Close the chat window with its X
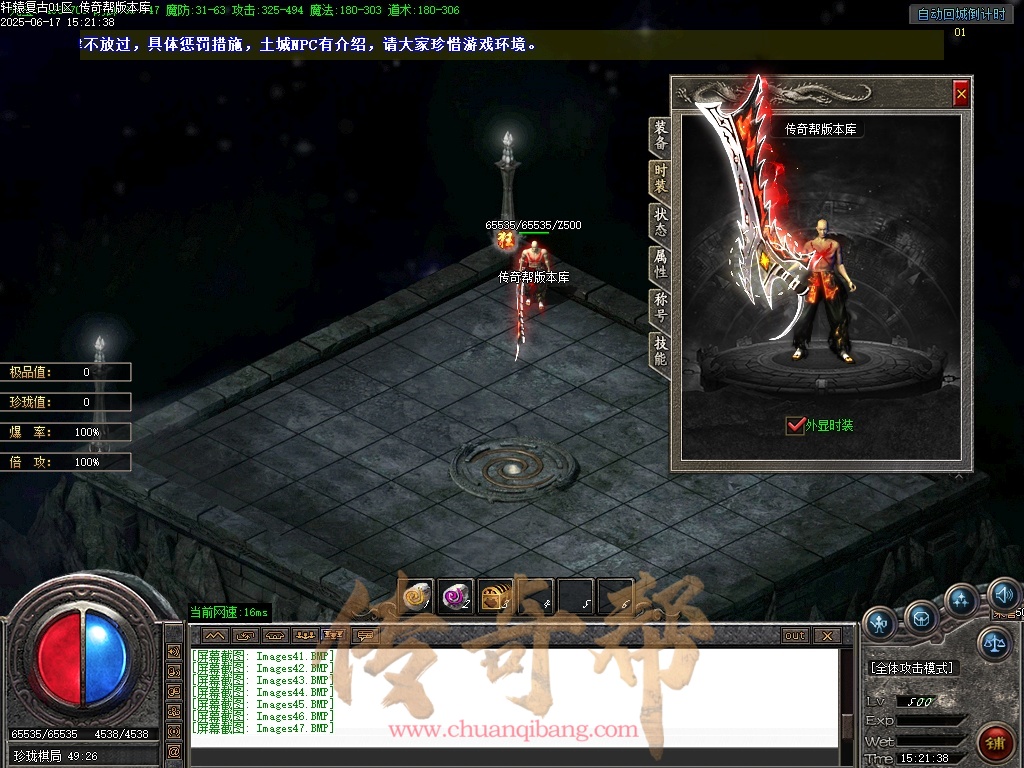The height and width of the screenshot is (768, 1024). point(826,636)
